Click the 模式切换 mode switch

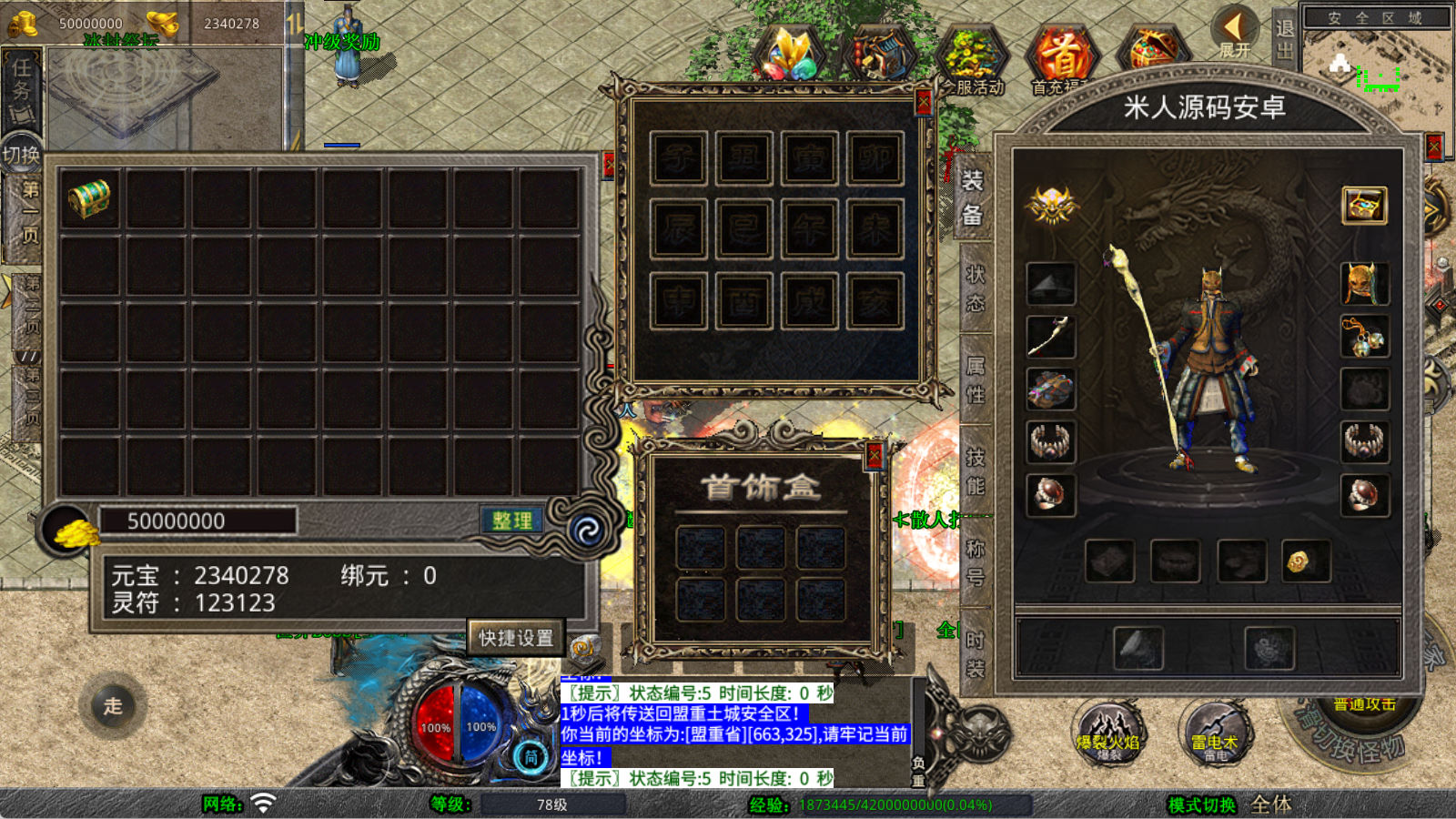pyautogui.click(x=1202, y=804)
